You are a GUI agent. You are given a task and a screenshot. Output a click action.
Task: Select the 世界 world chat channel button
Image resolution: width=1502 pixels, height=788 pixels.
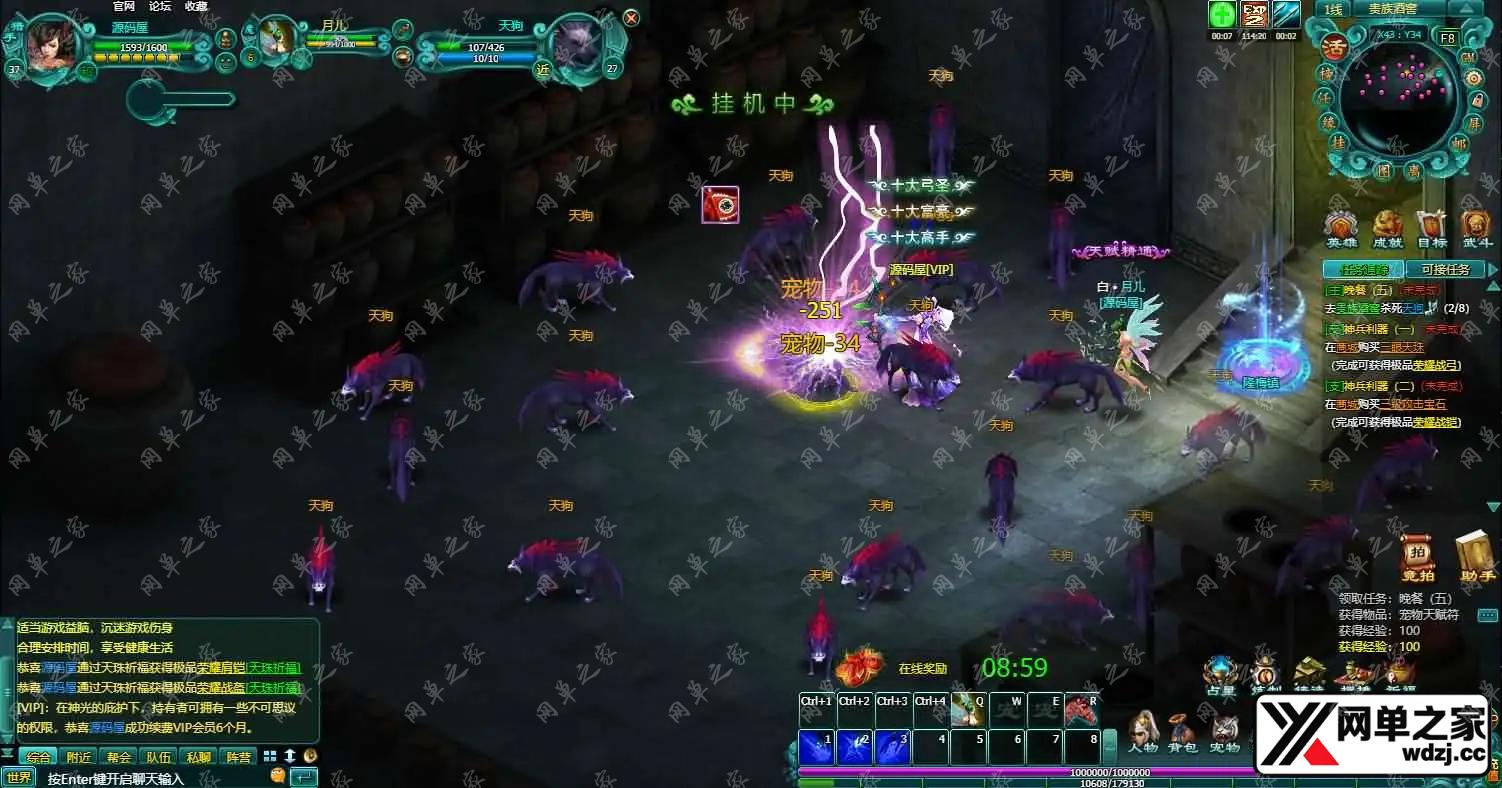[x=19, y=778]
